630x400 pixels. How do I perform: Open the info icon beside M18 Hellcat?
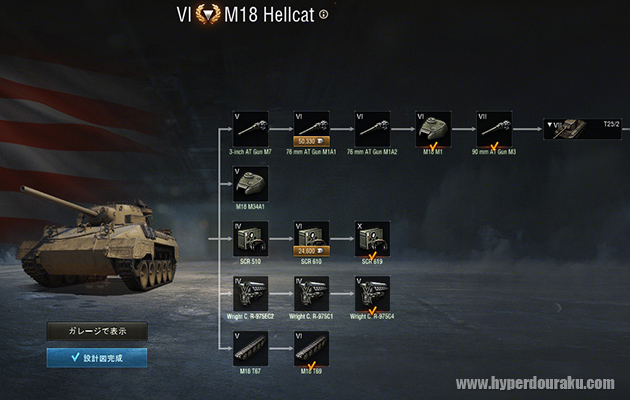click(323, 14)
